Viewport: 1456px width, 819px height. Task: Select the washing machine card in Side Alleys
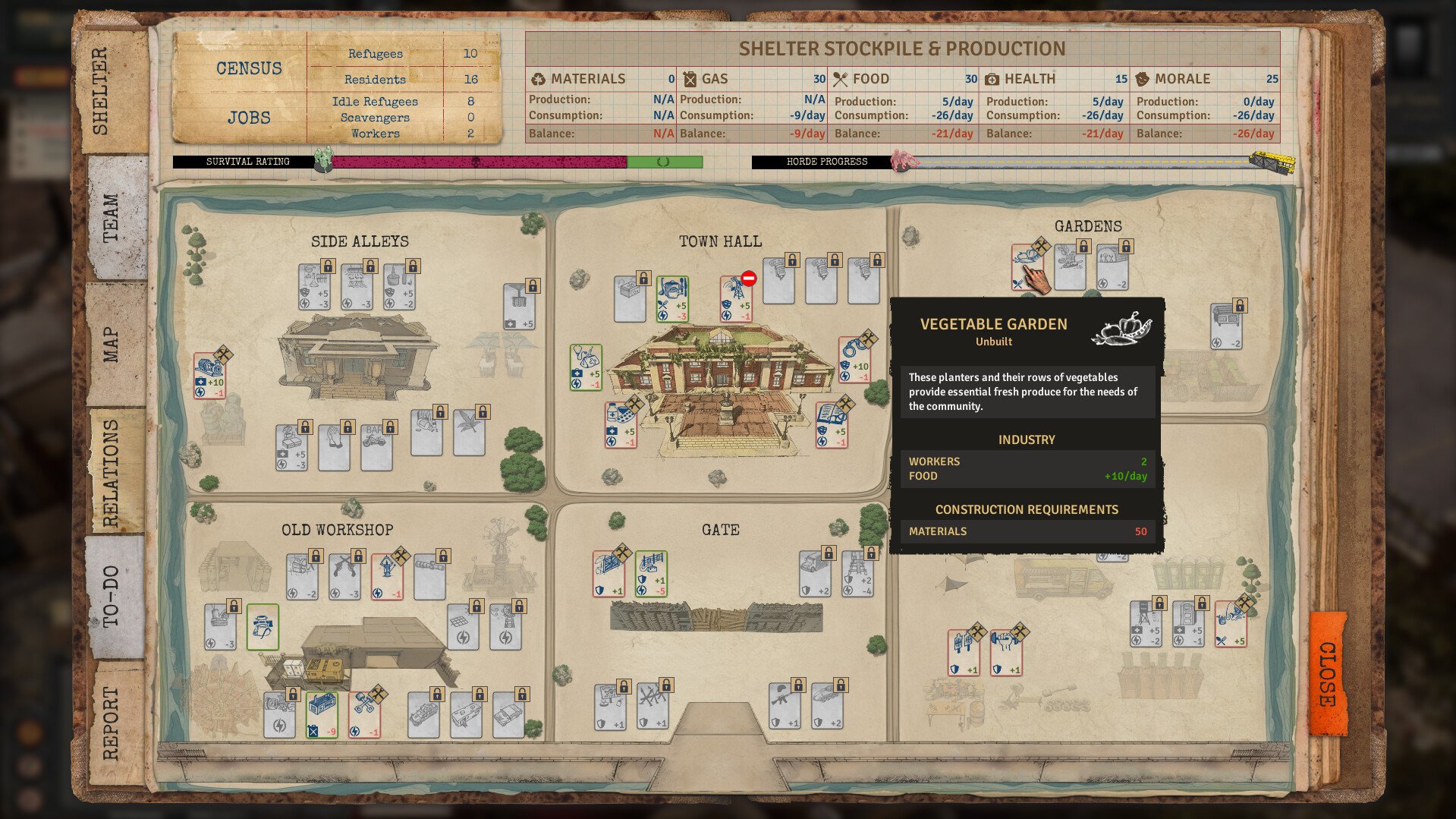(x=209, y=375)
